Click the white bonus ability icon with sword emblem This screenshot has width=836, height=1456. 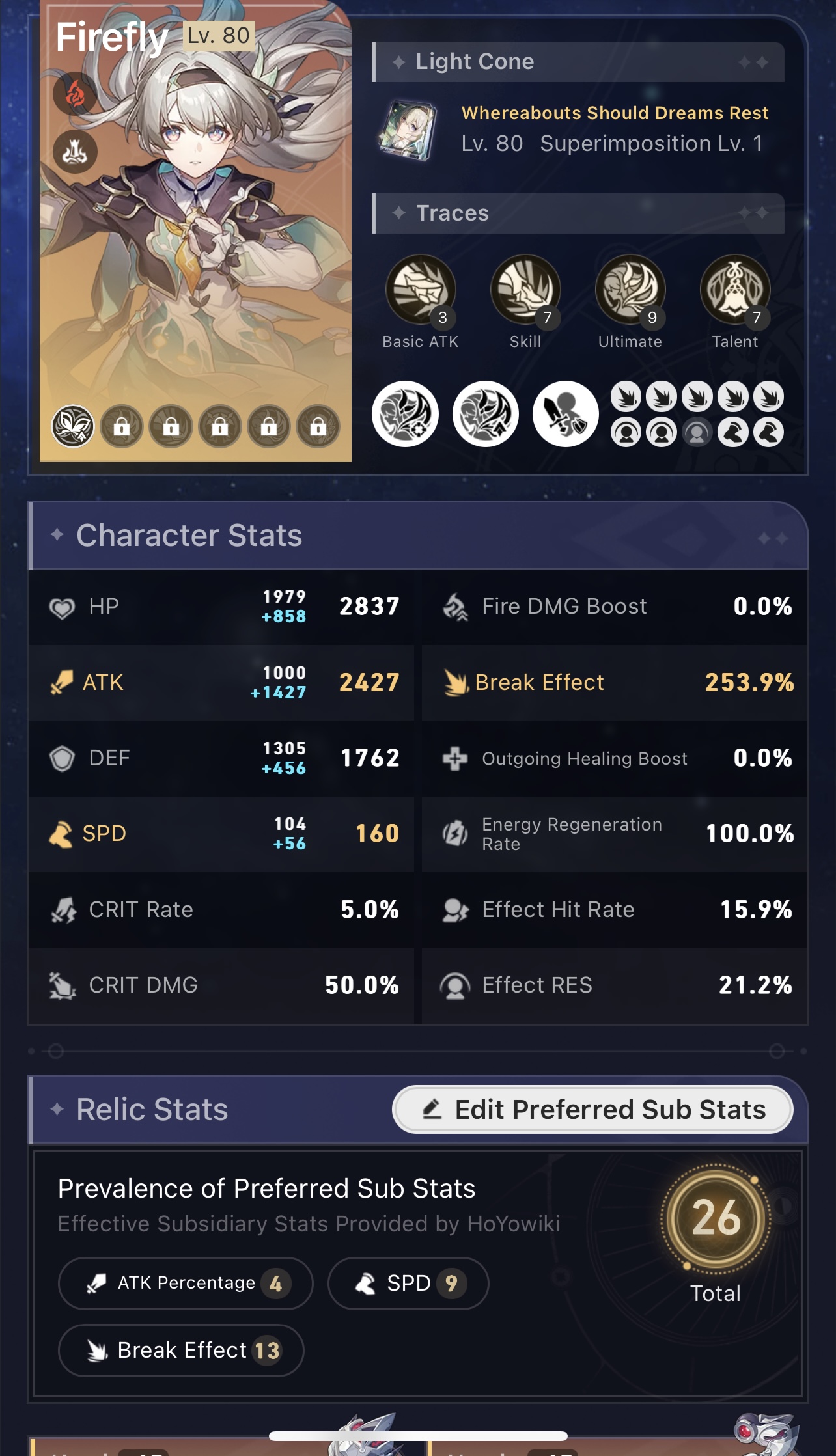point(564,413)
